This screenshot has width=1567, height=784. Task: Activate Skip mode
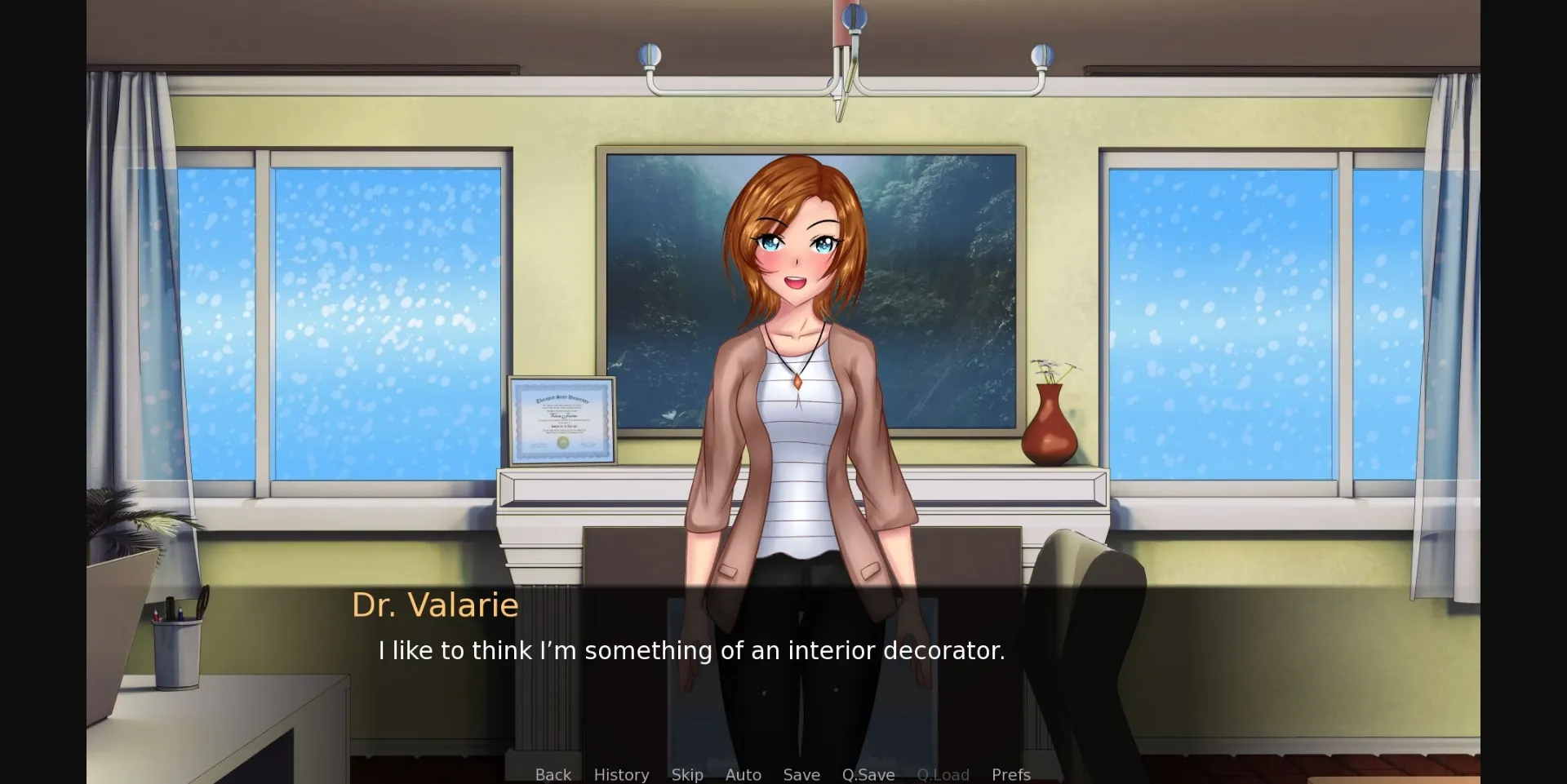pos(686,775)
